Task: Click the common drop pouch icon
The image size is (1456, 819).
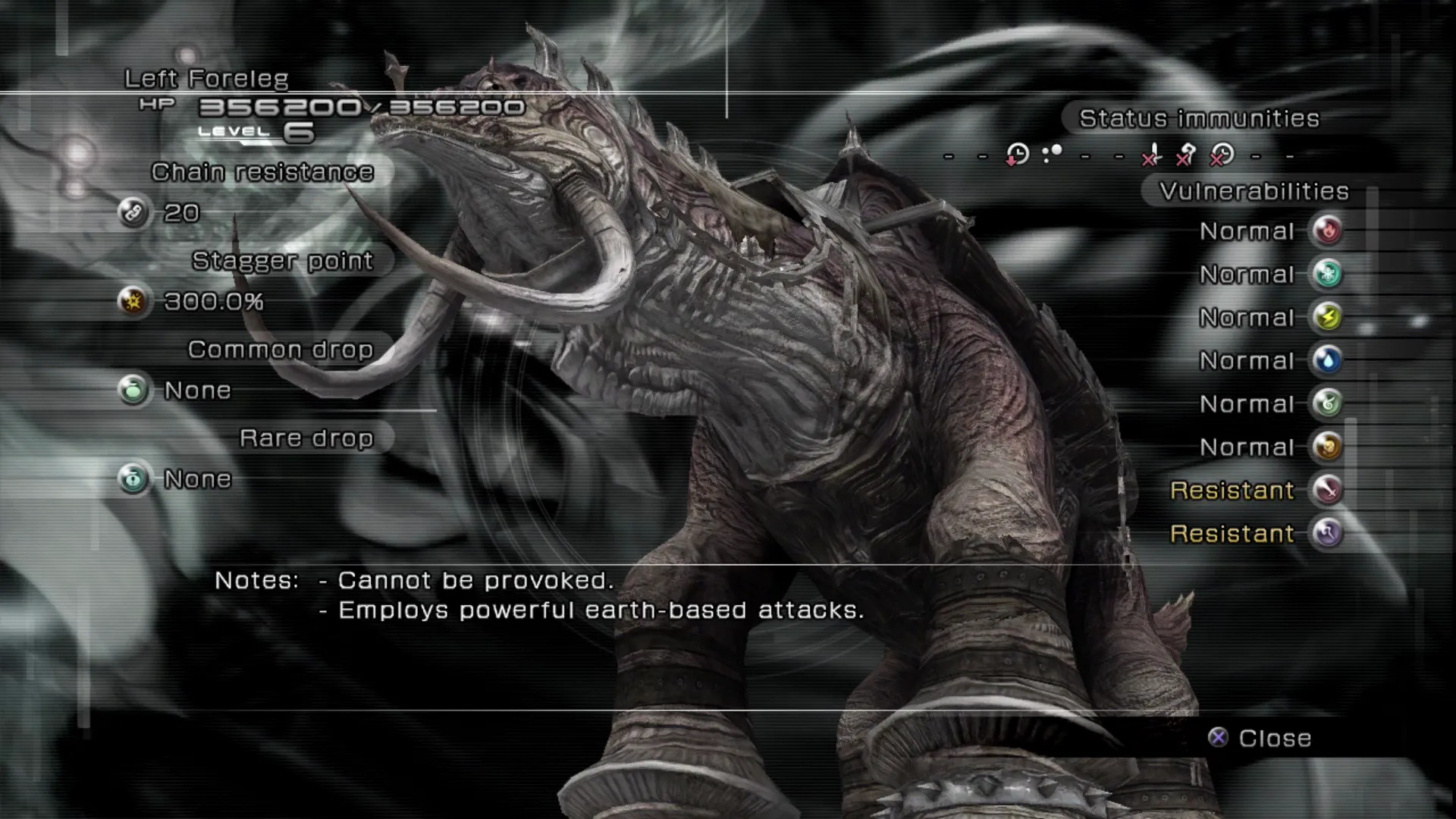Action: click(x=133, y=390)
